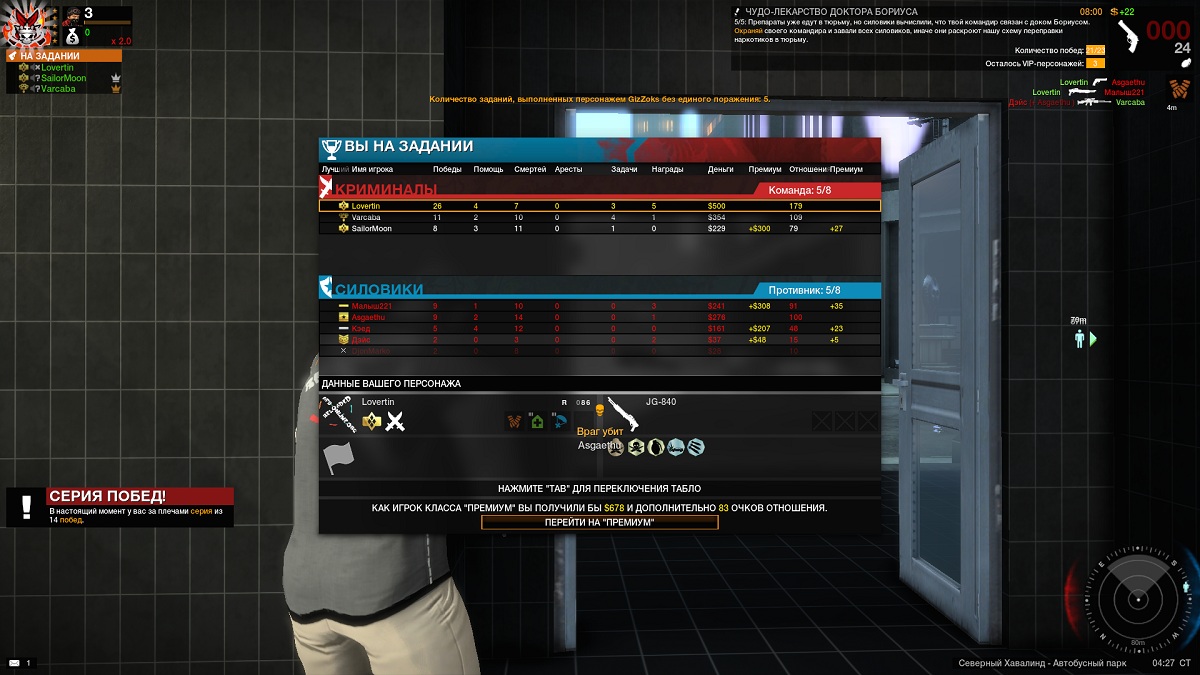Pick Asgaethu's row in the enemy team list
Viewport: 1200px width, 675px height.
tap(599, 317)
